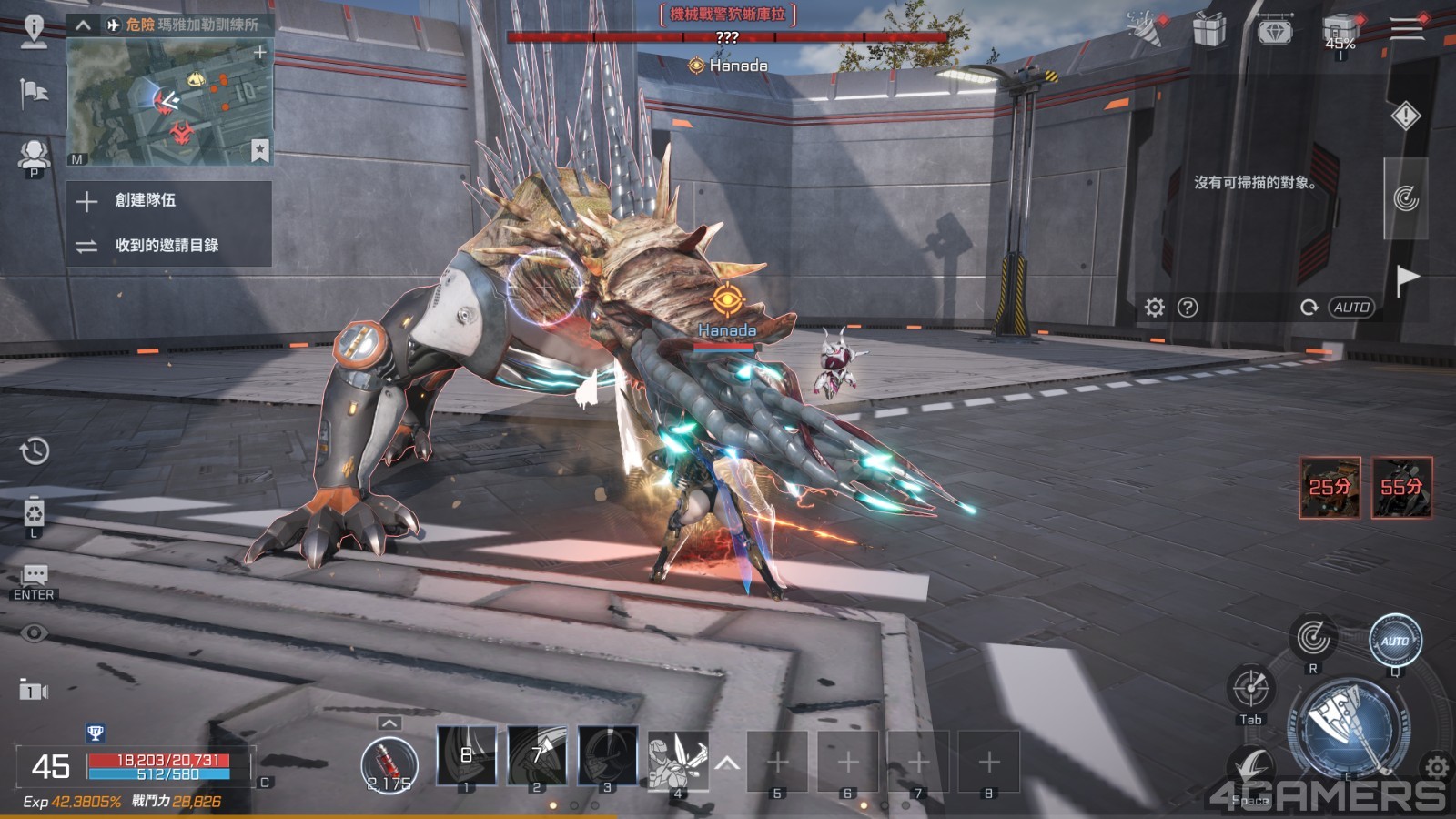The image size is (1456, 819).
Task: Open the diamond shop icon
Action: tap(1275, 32)
